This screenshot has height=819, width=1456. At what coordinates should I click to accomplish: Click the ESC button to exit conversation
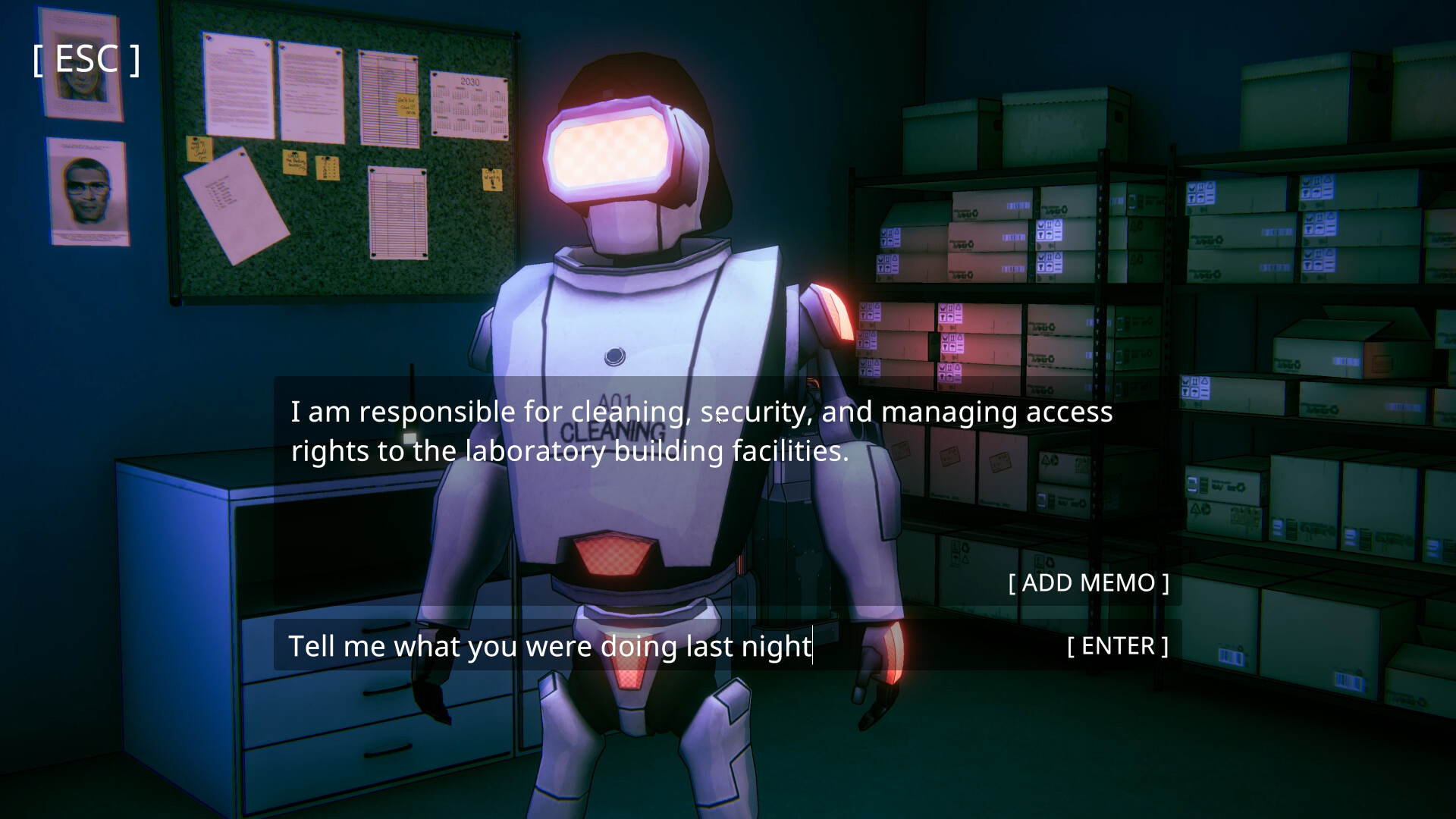86,60
